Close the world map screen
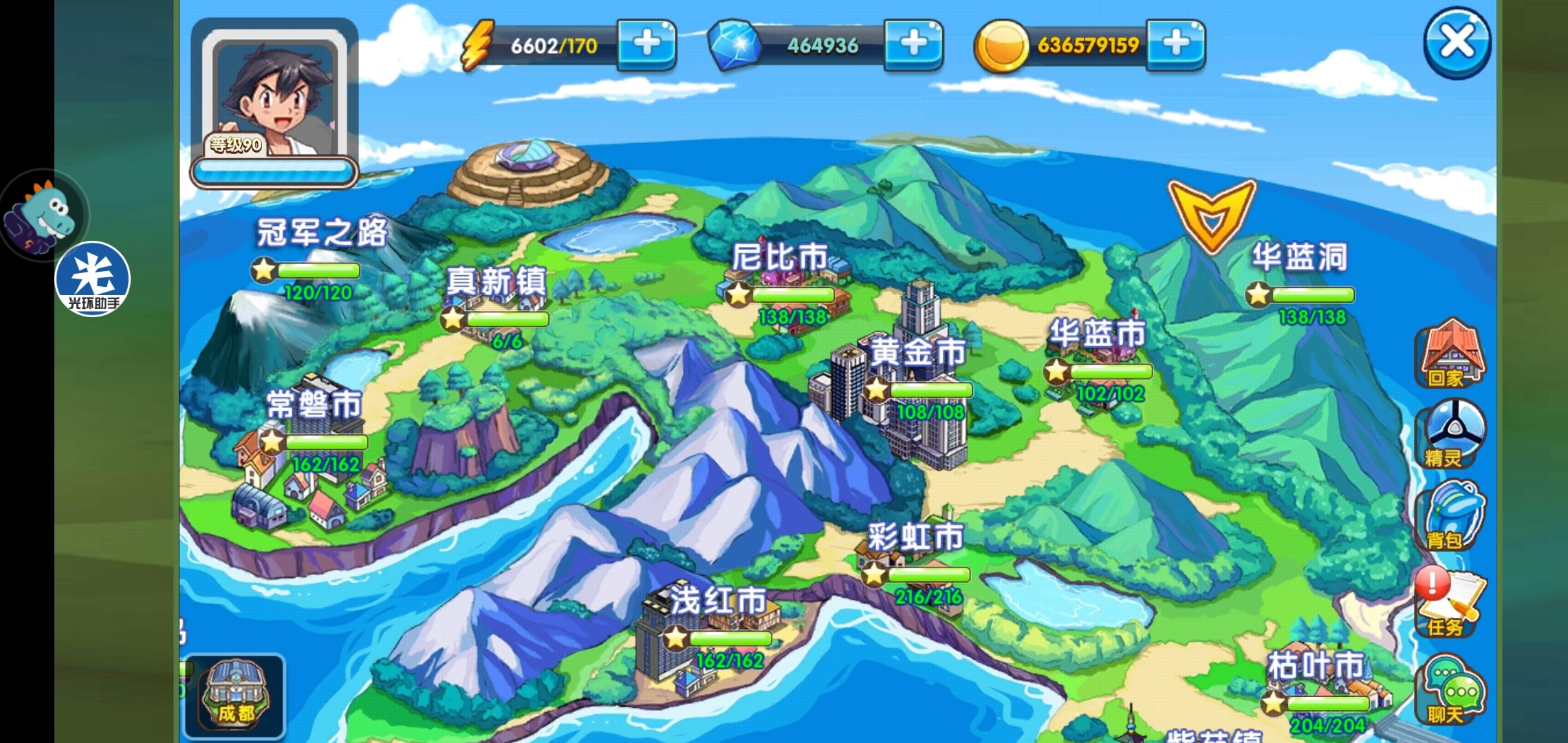 [1457, 43]
